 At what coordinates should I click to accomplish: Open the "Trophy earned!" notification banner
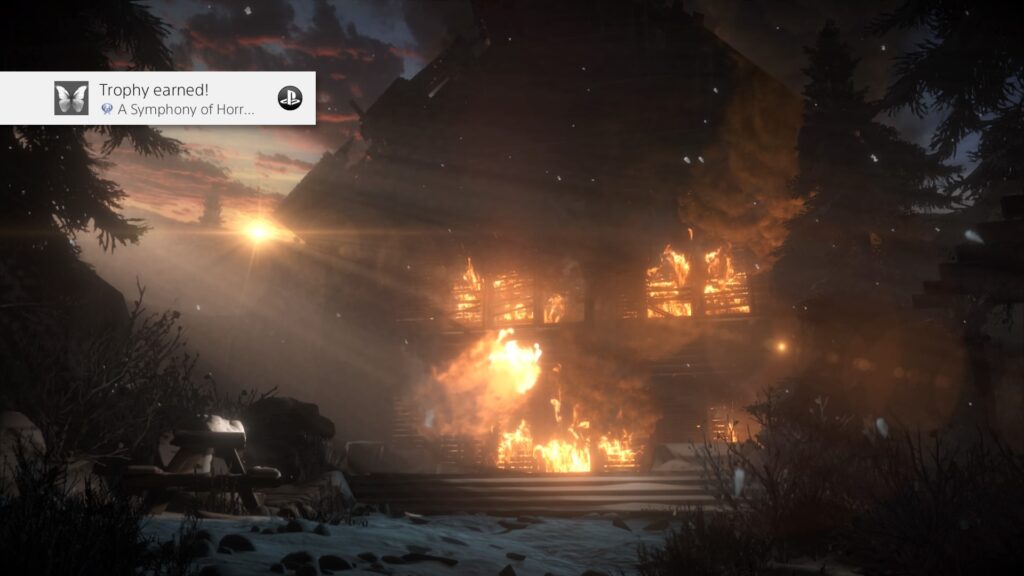(x=176, y=98)
